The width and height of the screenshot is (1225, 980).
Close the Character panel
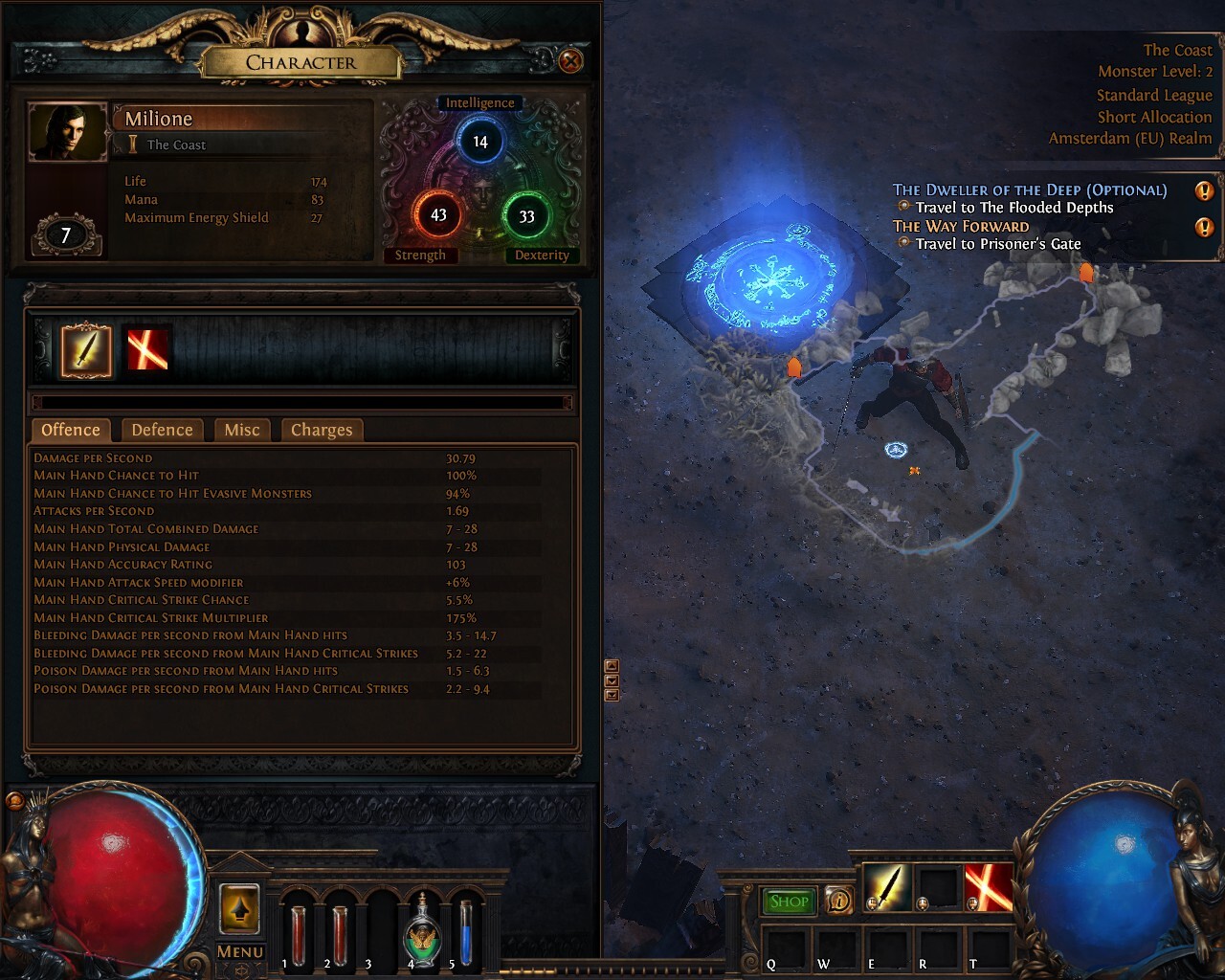tap(570, 61)
